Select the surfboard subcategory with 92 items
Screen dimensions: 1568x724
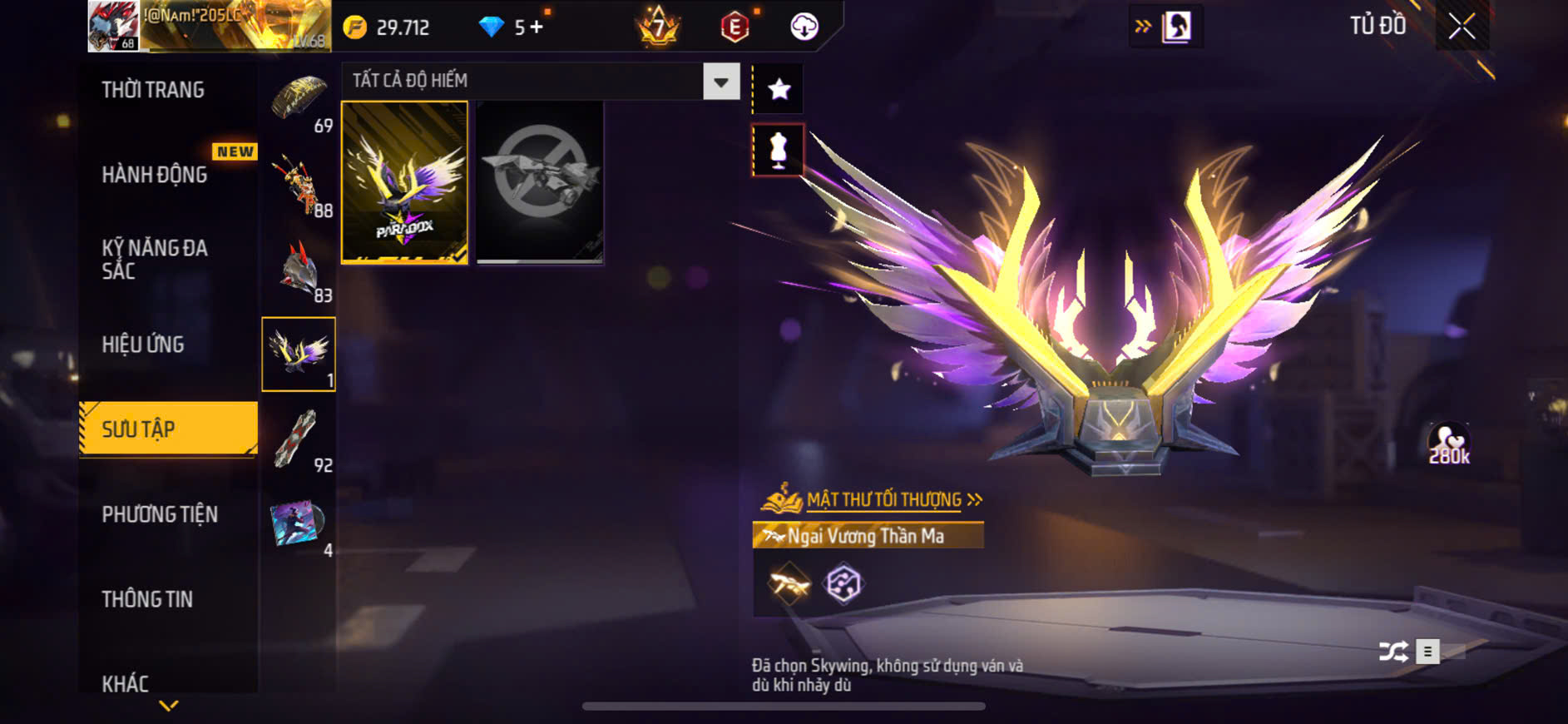point(299,440)
